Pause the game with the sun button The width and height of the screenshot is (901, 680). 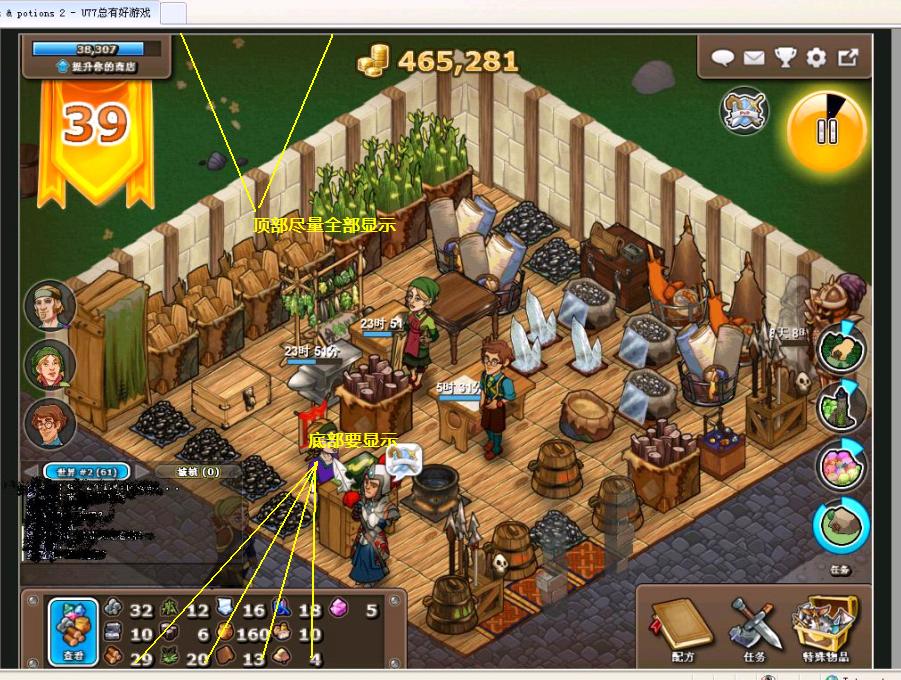[x=826, y=131]
